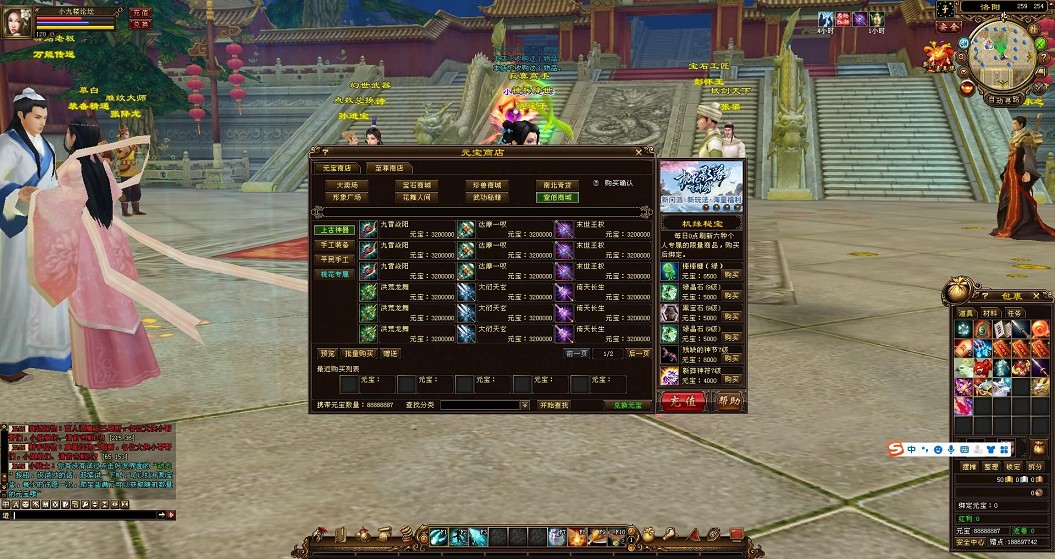This screenshot has width=1055, height=559.
Task: Click the red 充值 recharge button
Action: pyautogui.click(x=683, y=401)
